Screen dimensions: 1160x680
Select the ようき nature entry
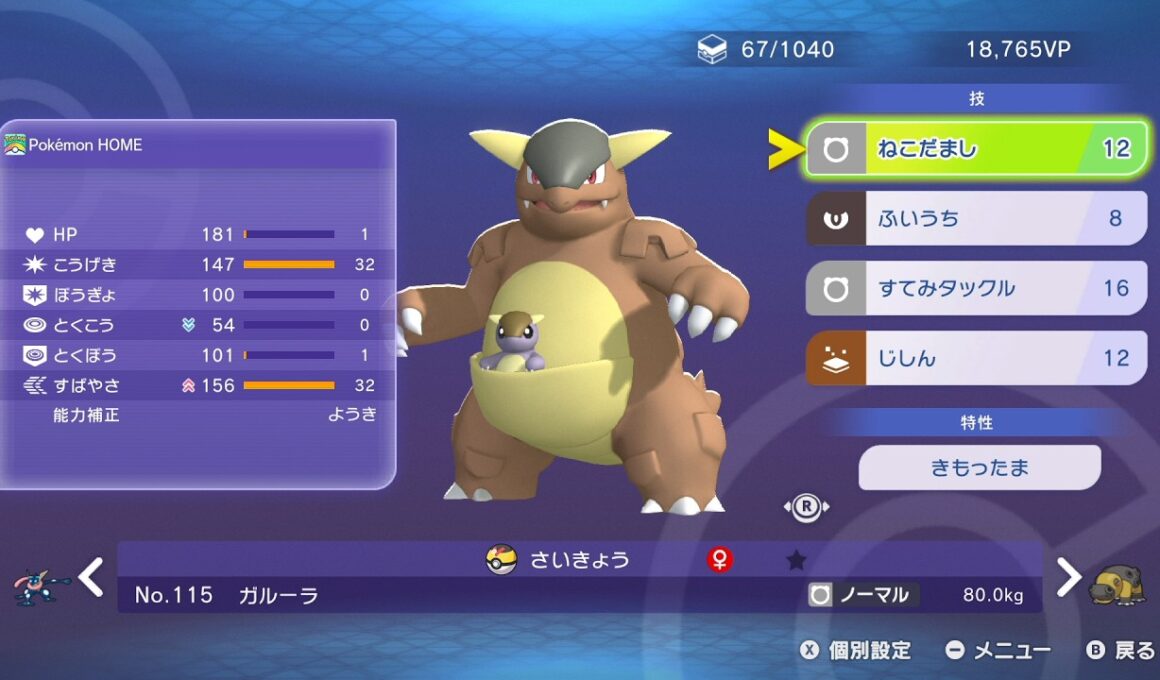pyautogui.click(x=352, y=414)
